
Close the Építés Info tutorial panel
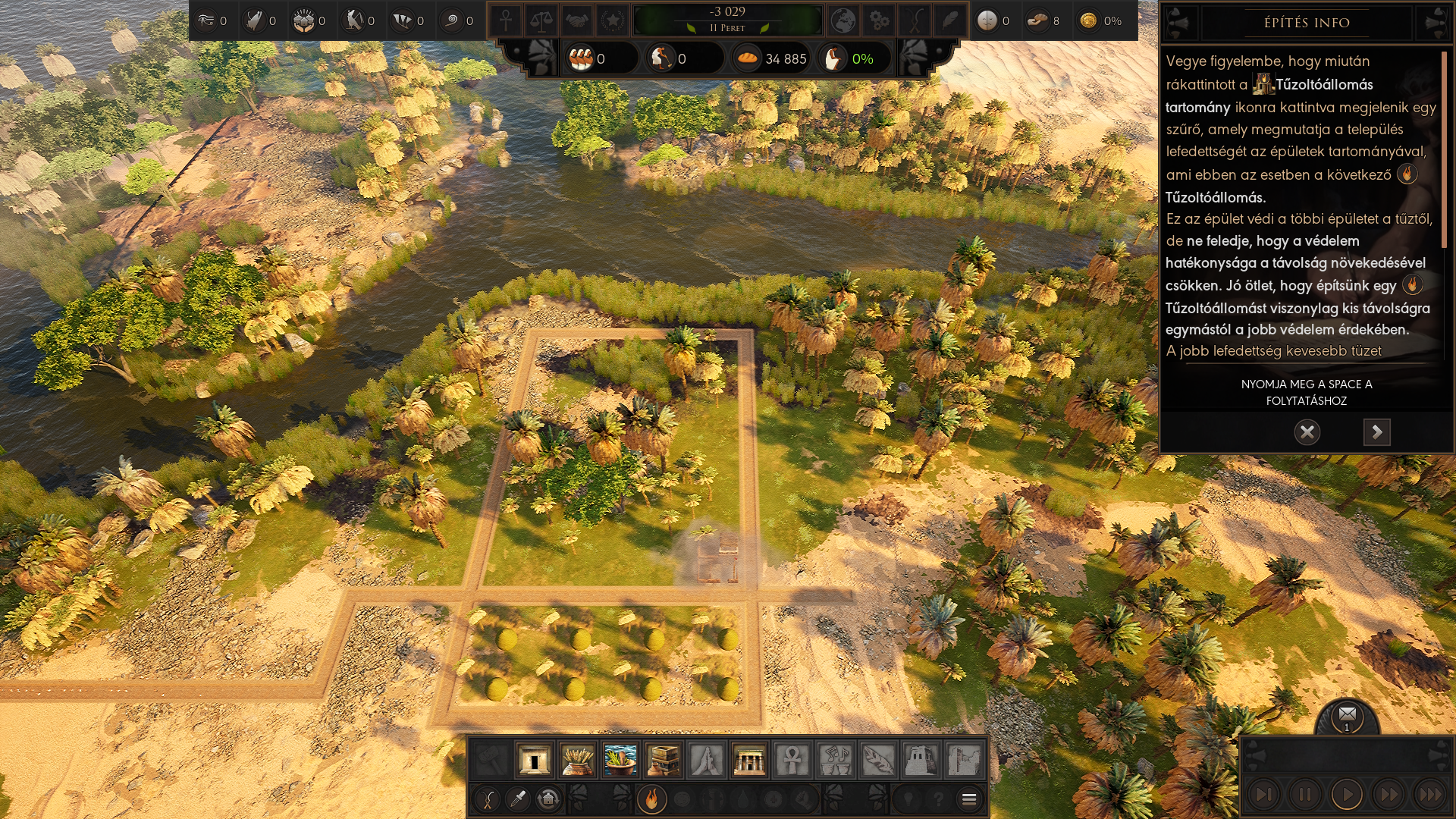[x=1307, y=432]
